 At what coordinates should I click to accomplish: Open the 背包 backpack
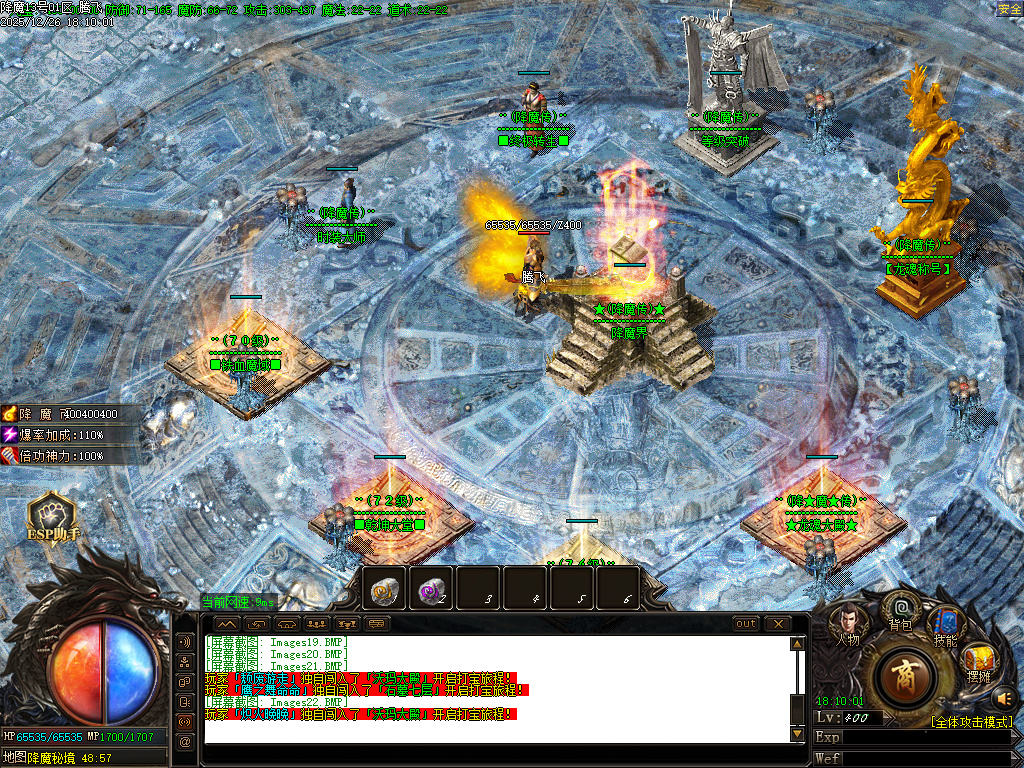(x=900, y=610)
